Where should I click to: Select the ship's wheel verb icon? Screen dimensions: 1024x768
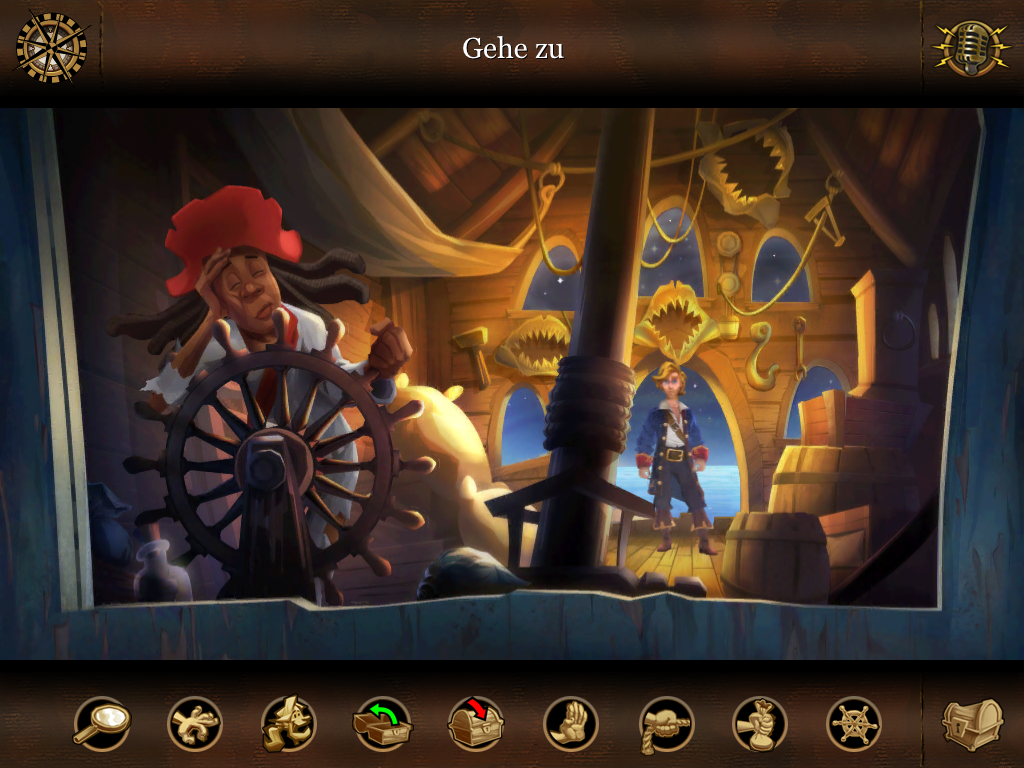coord(854,723)
